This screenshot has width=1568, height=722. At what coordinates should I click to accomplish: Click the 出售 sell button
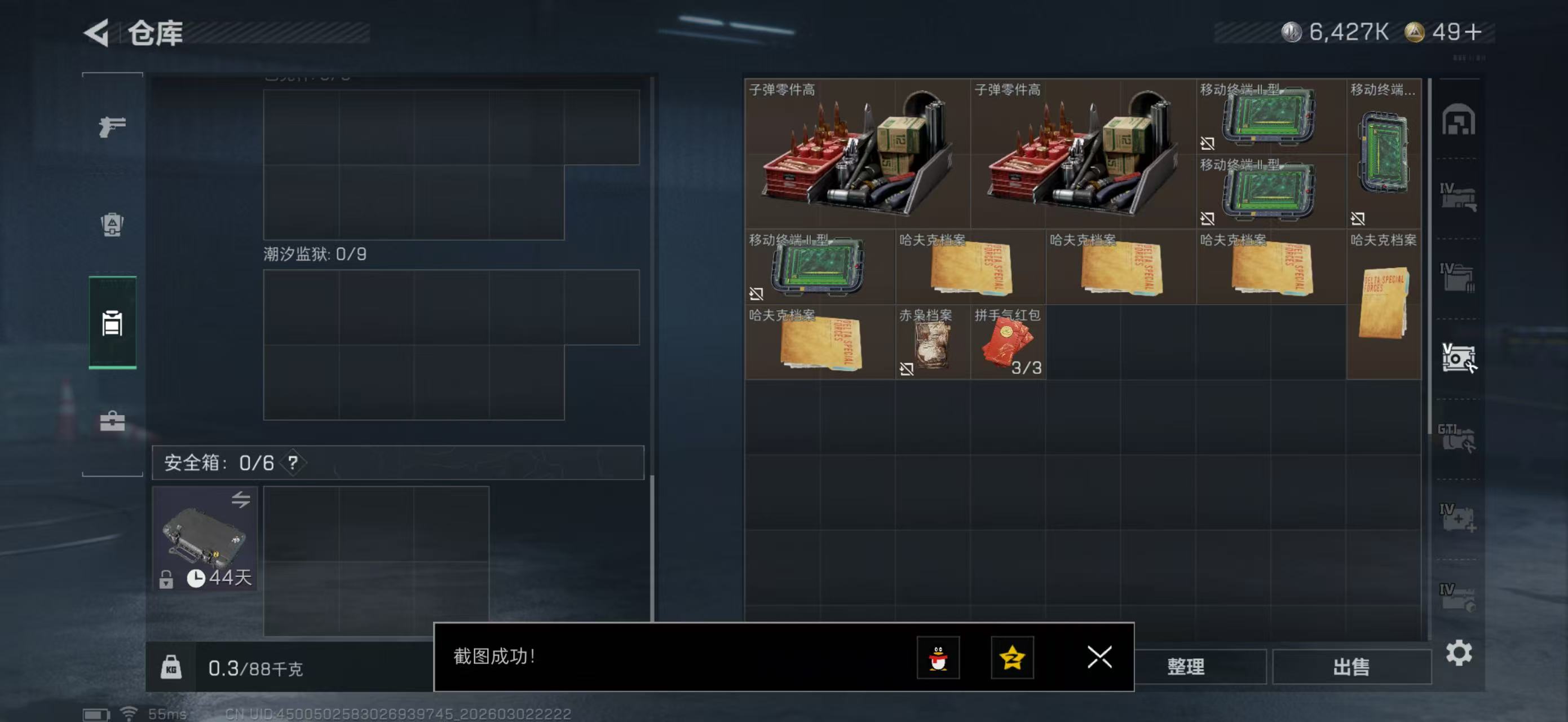[1351, 667]
